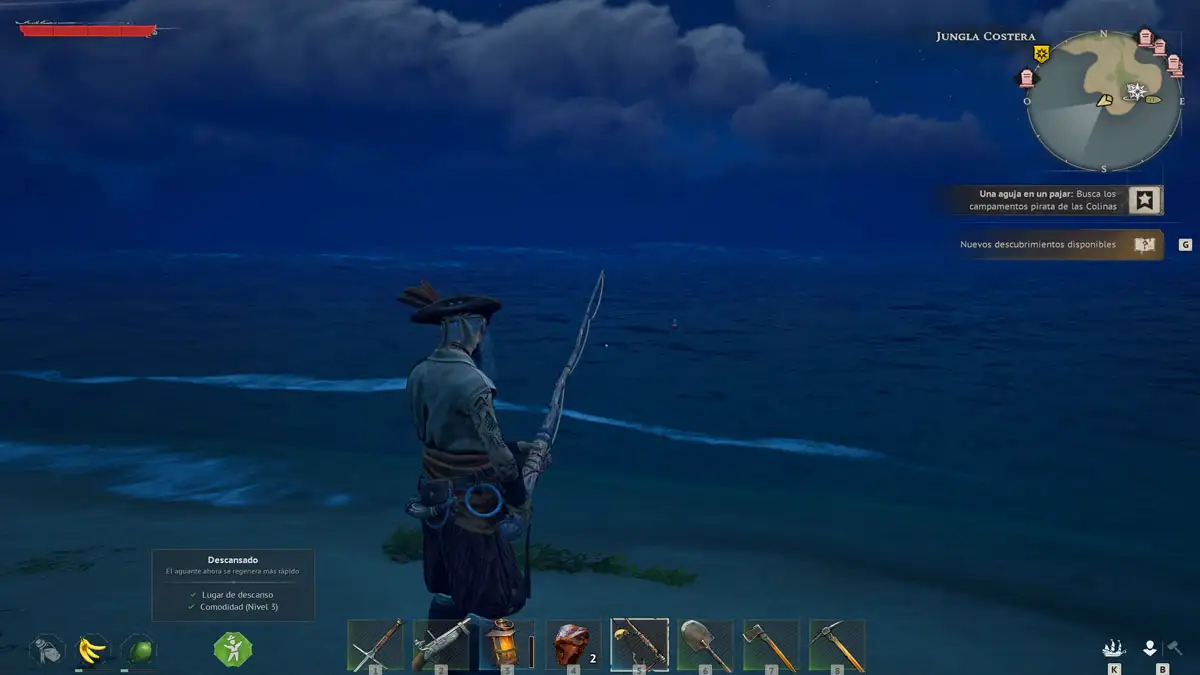Click the hammer build icon in the corner
Screen dimensions: 1200x675
click(x=1175, y=648)
